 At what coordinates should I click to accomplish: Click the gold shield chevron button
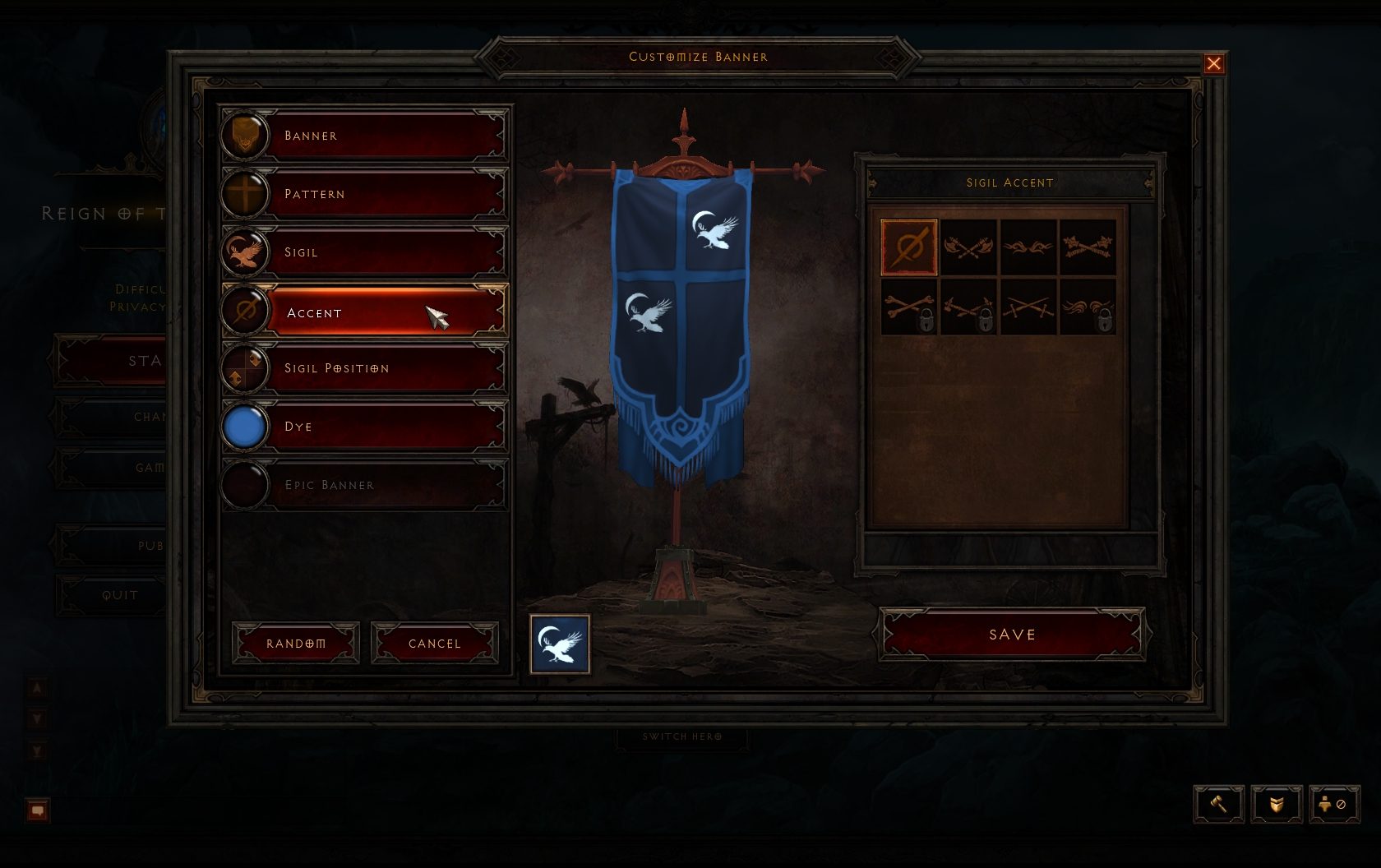pos(1277,804)
